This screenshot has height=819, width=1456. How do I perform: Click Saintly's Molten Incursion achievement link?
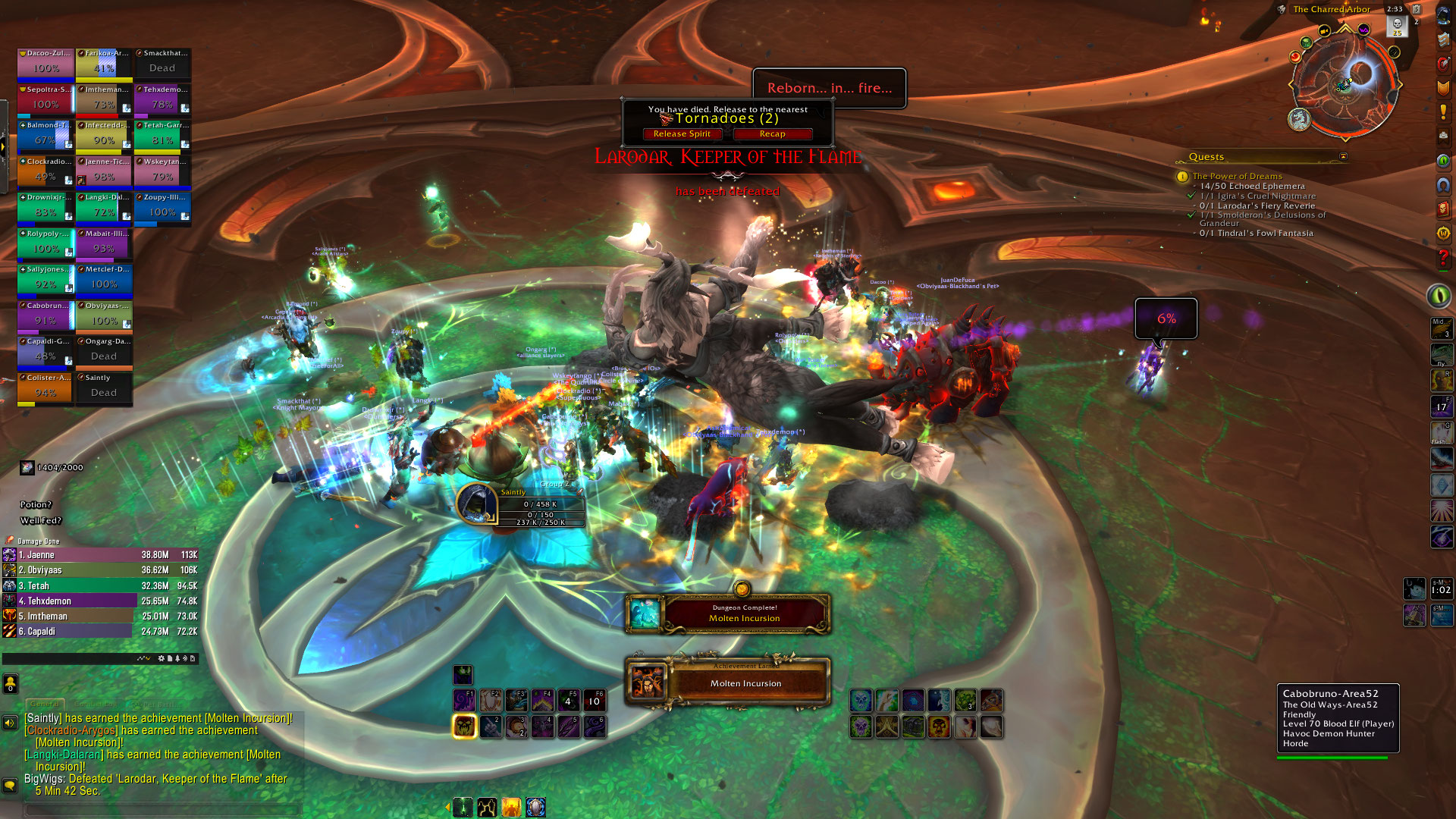point(248,718)
